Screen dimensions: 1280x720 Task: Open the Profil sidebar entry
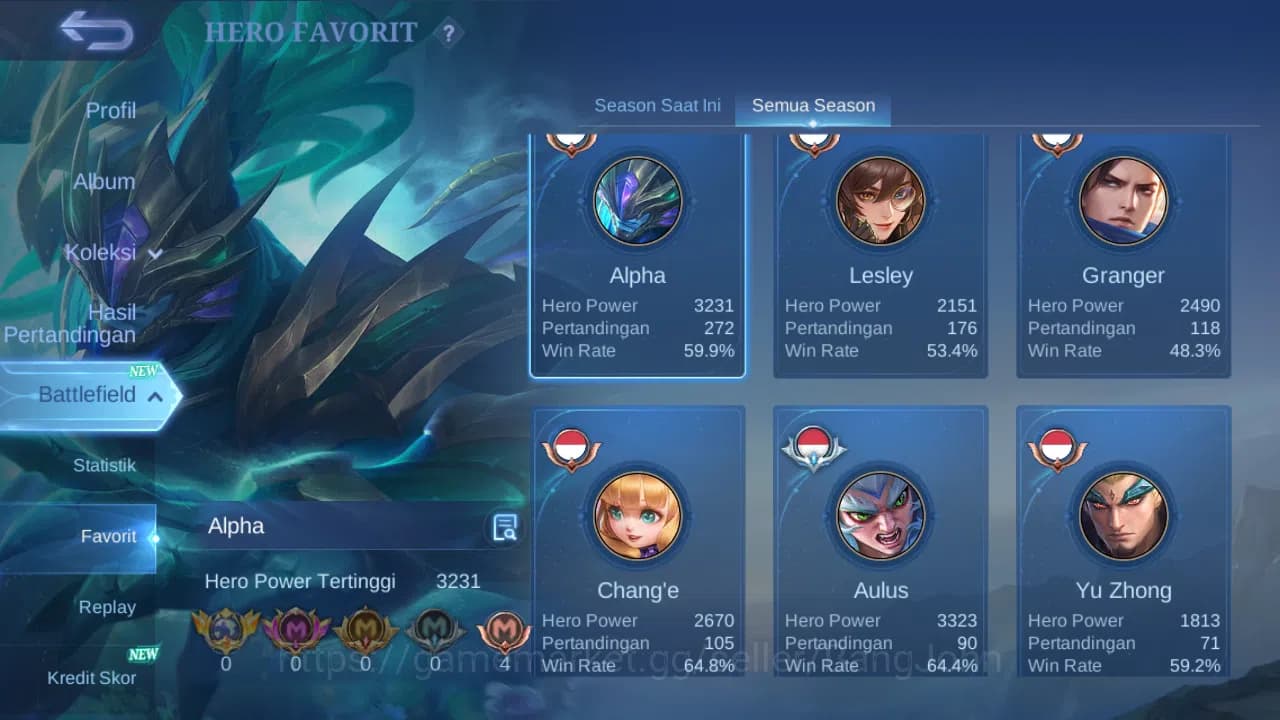click(x=110, y=110)
